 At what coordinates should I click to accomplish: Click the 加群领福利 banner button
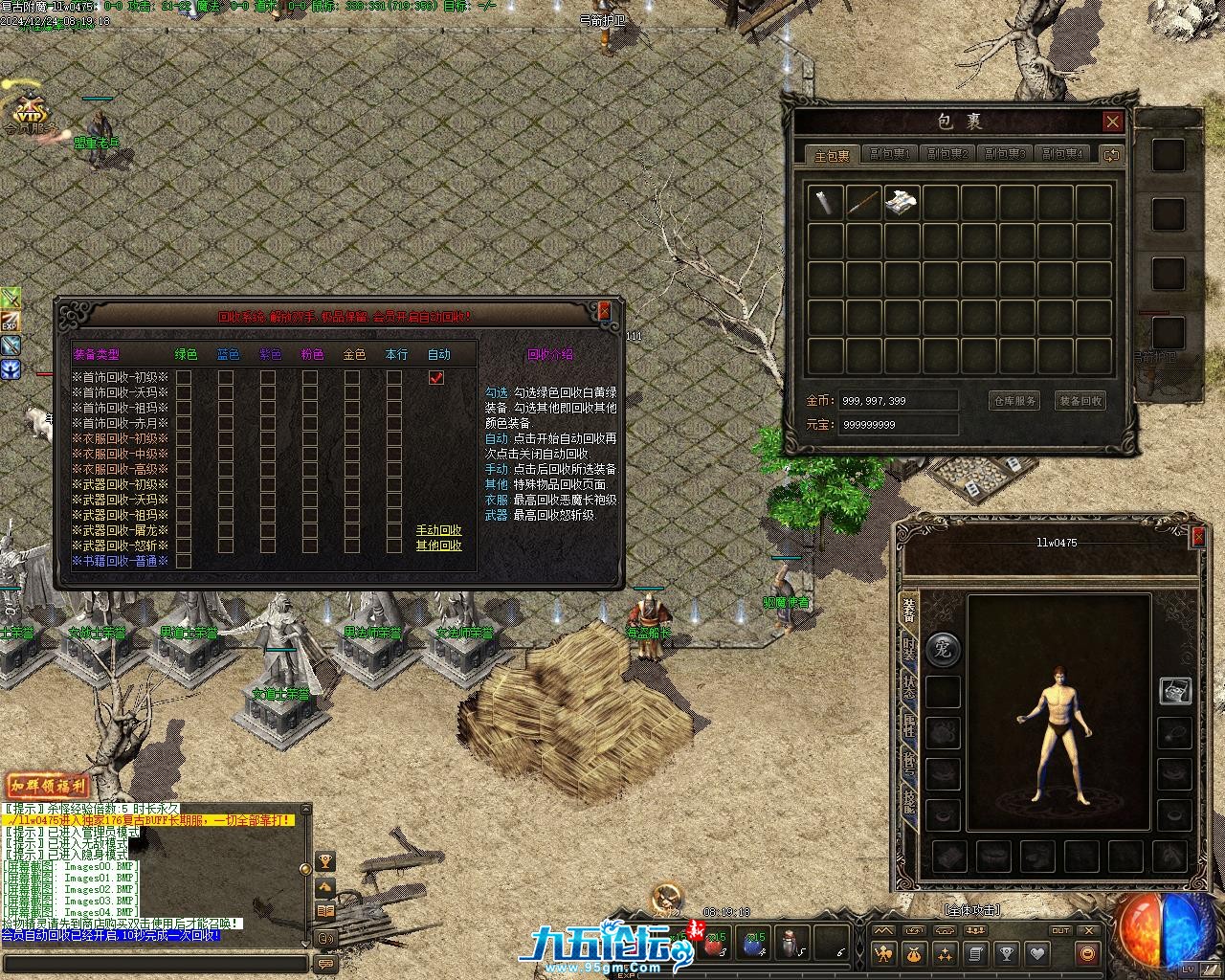(x=48, y=787)
